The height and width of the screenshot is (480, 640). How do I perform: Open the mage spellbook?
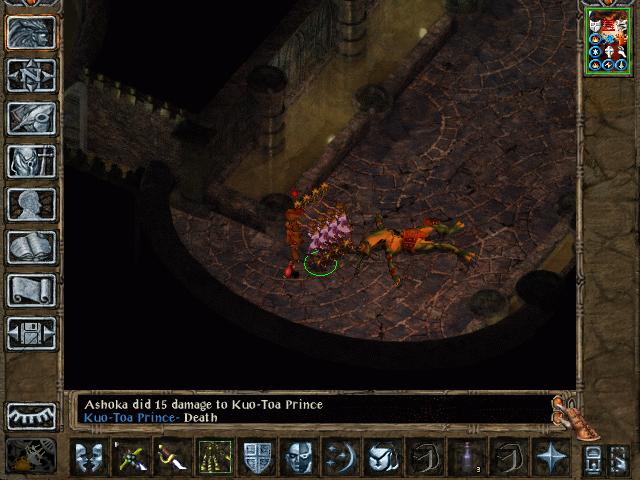click(x=31, y=247)
